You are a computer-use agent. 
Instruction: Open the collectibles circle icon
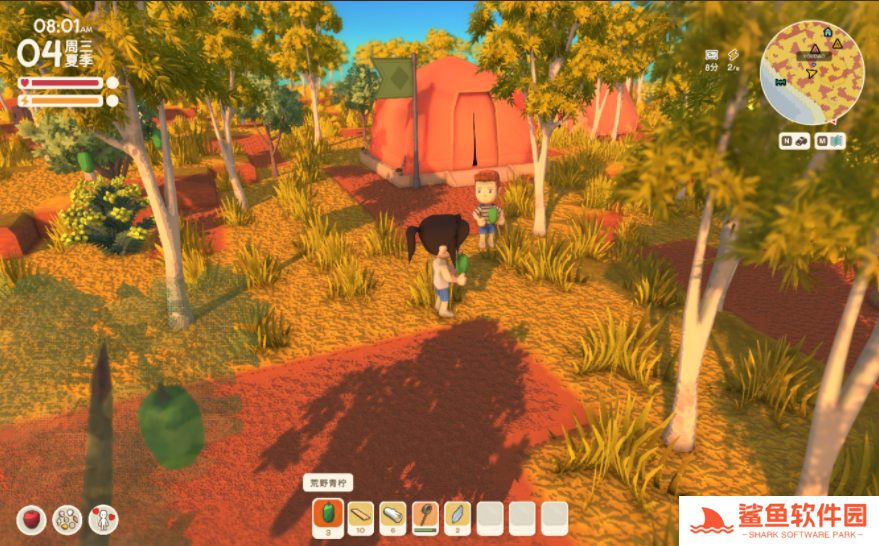[67, 519]
